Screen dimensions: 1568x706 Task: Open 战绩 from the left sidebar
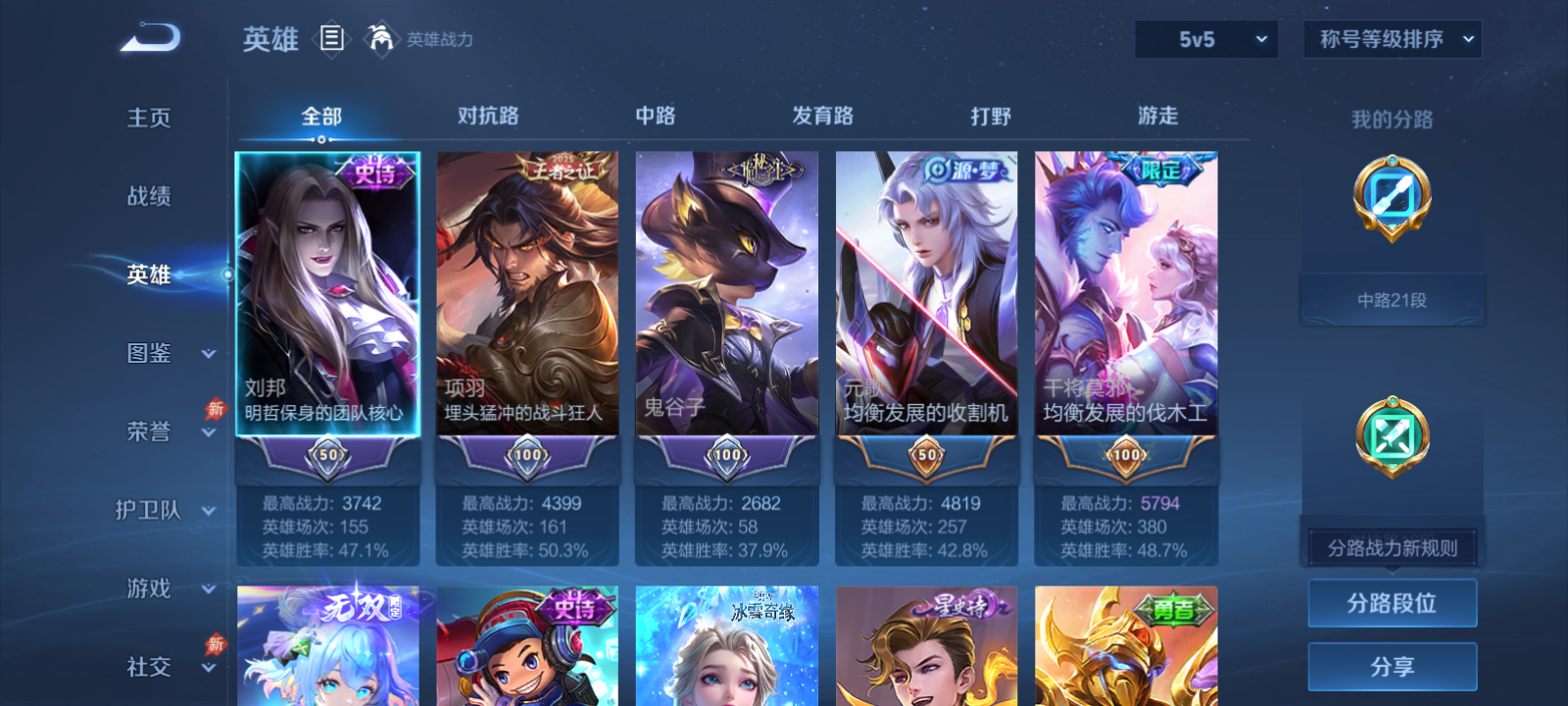[x=149, y=196]
